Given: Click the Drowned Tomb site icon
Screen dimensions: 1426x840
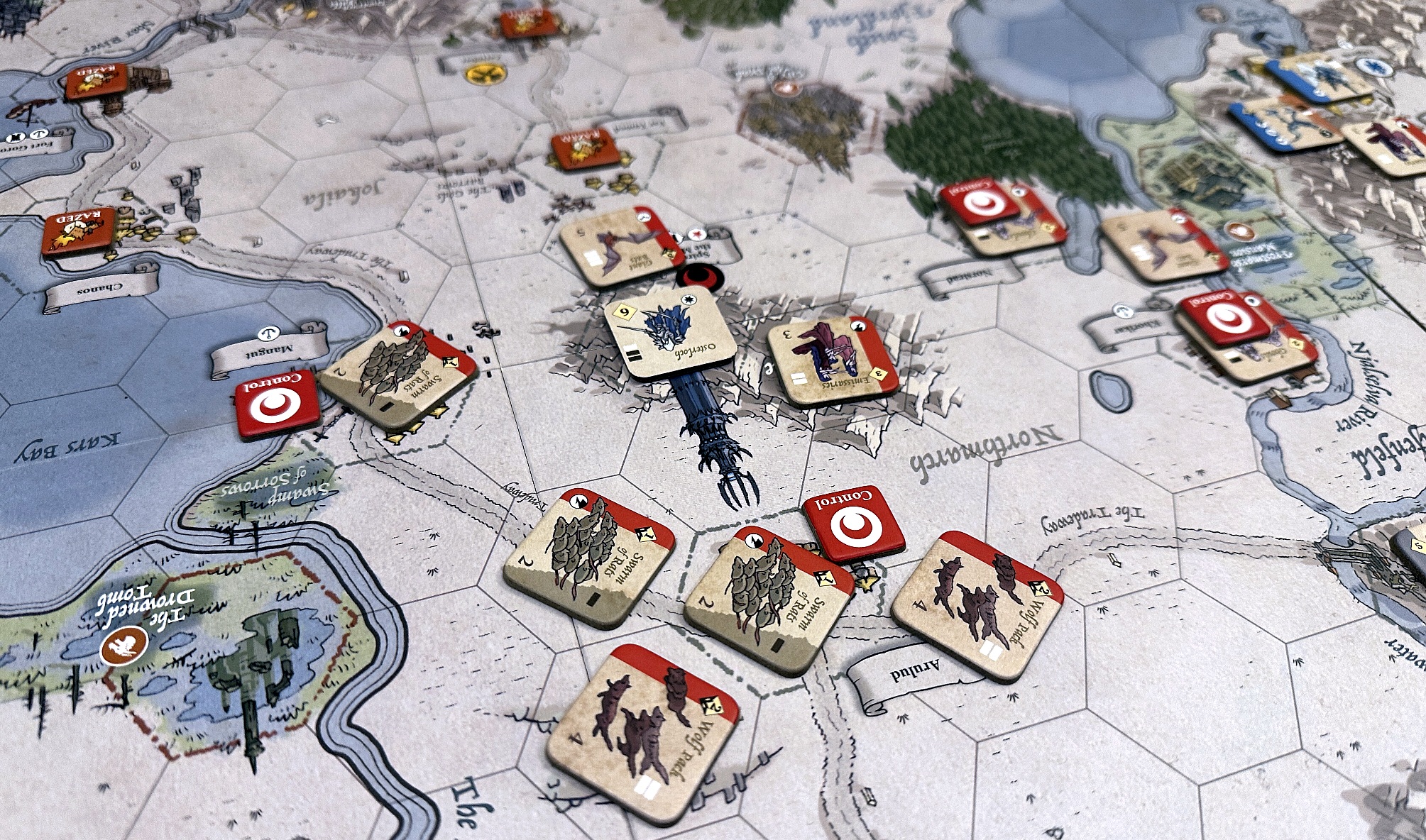Looking at the screenshot, I should click(x=124, y=648).
